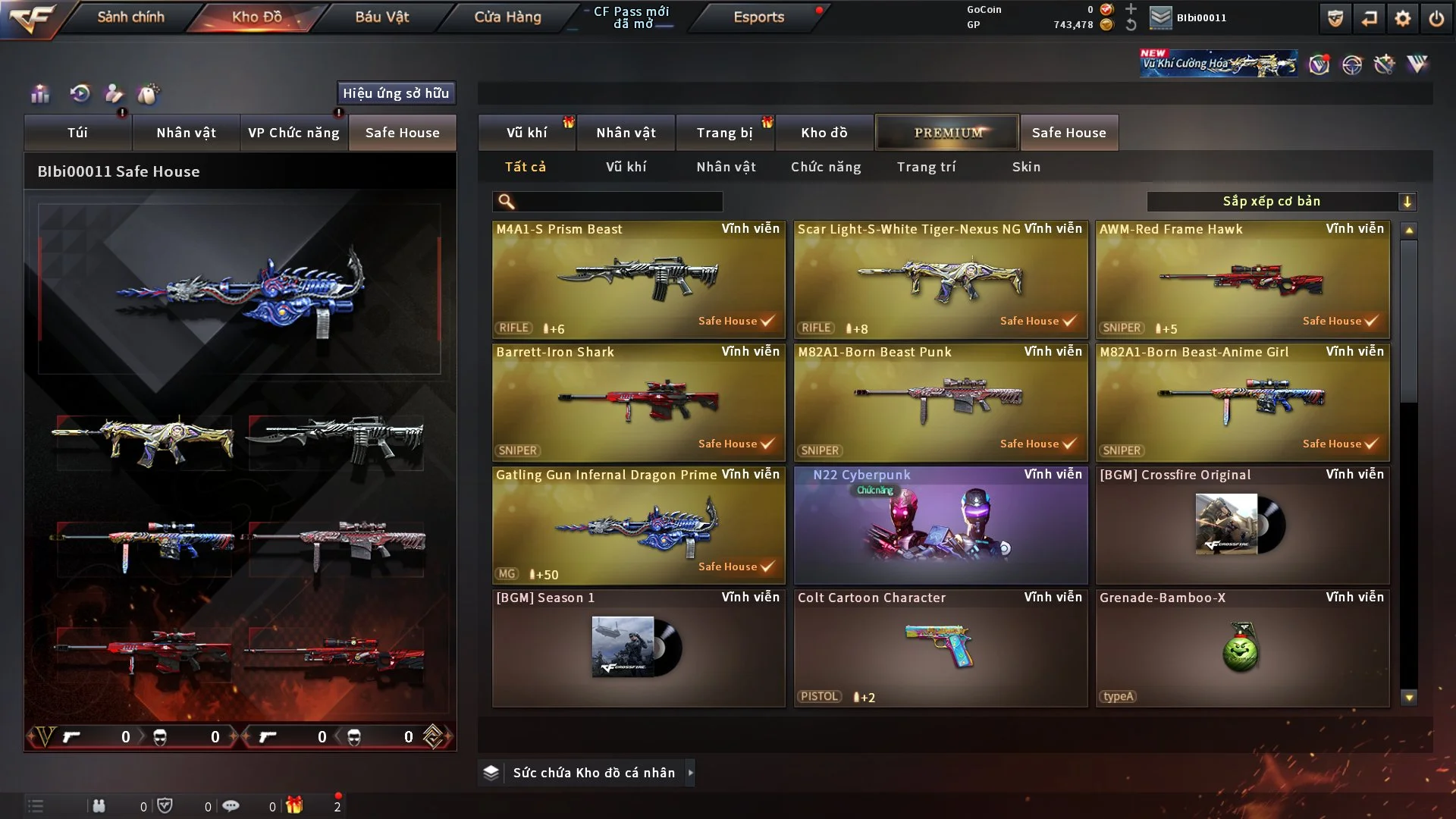
Task: Go to the Báu Vật menu
Action: point(381,17)
